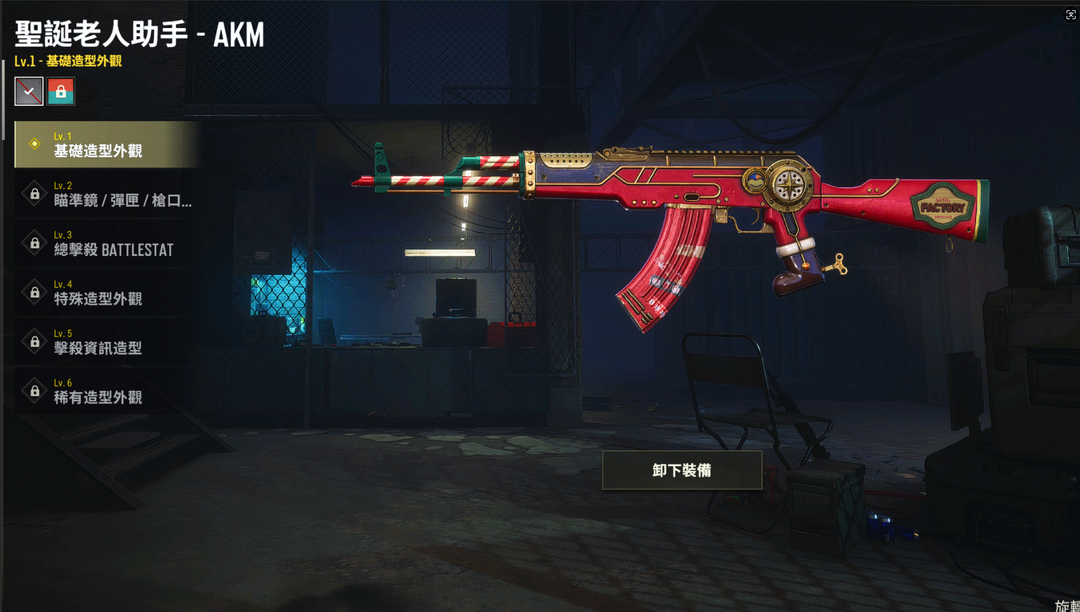Select Lv.1 基礎造型外觀 entry
The height and width of the screenshot is (612, 1080).
pos(105,145)
